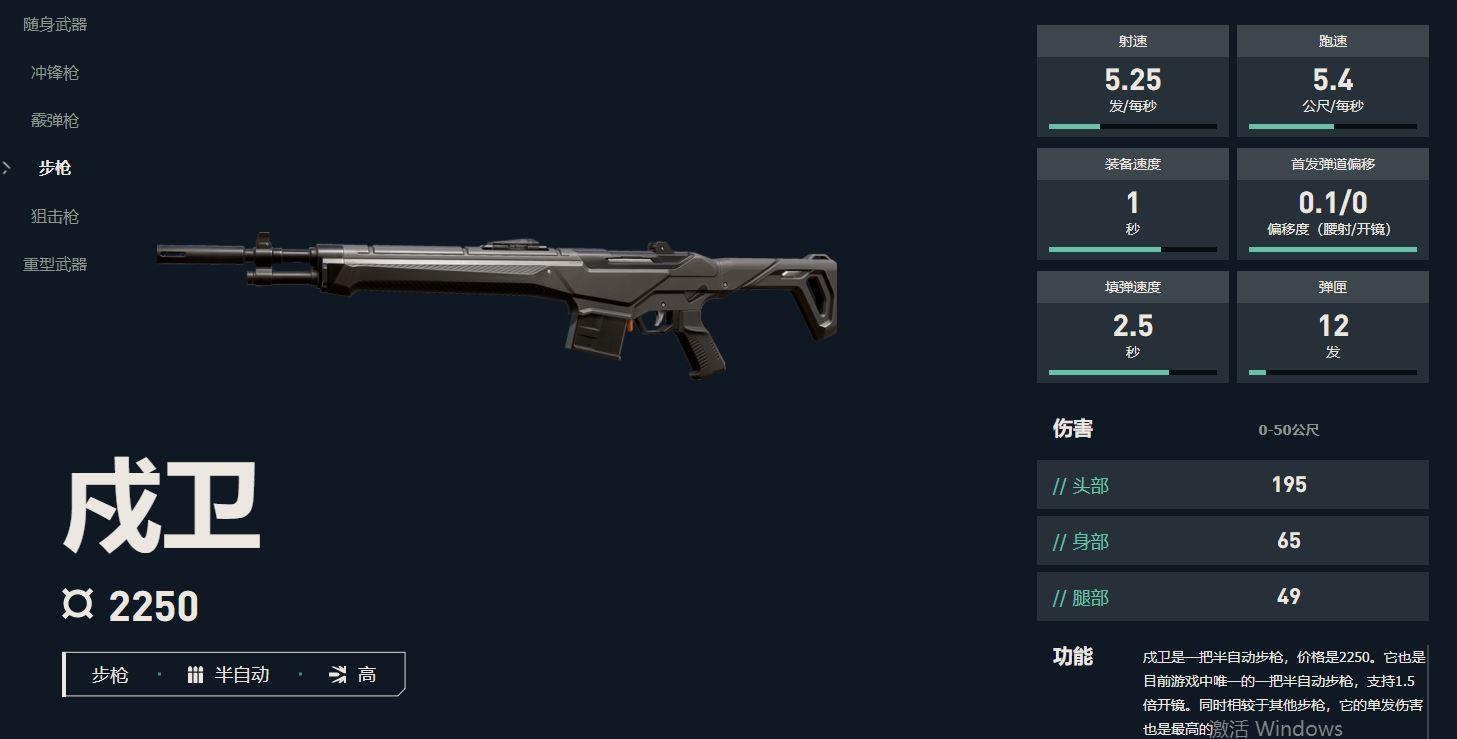Choose the 步枪 rifle category

(x=55, y=168)
